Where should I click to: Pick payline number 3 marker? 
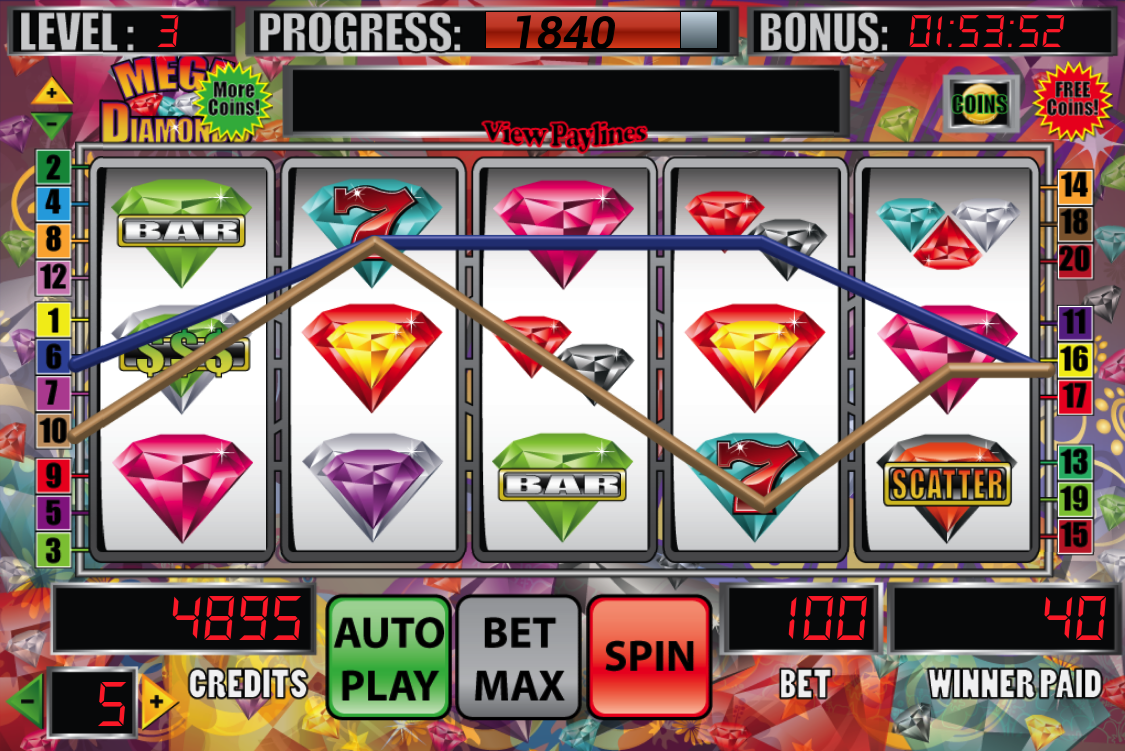click(x=52, y=549)
